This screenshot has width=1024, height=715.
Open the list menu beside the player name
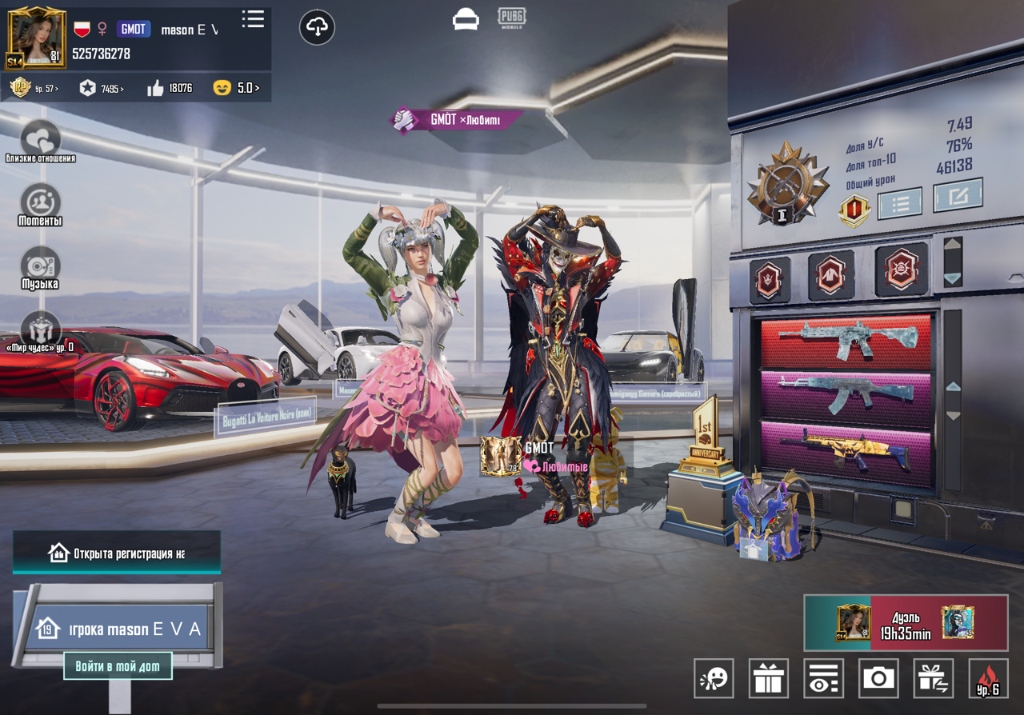[x=253, y=19]
